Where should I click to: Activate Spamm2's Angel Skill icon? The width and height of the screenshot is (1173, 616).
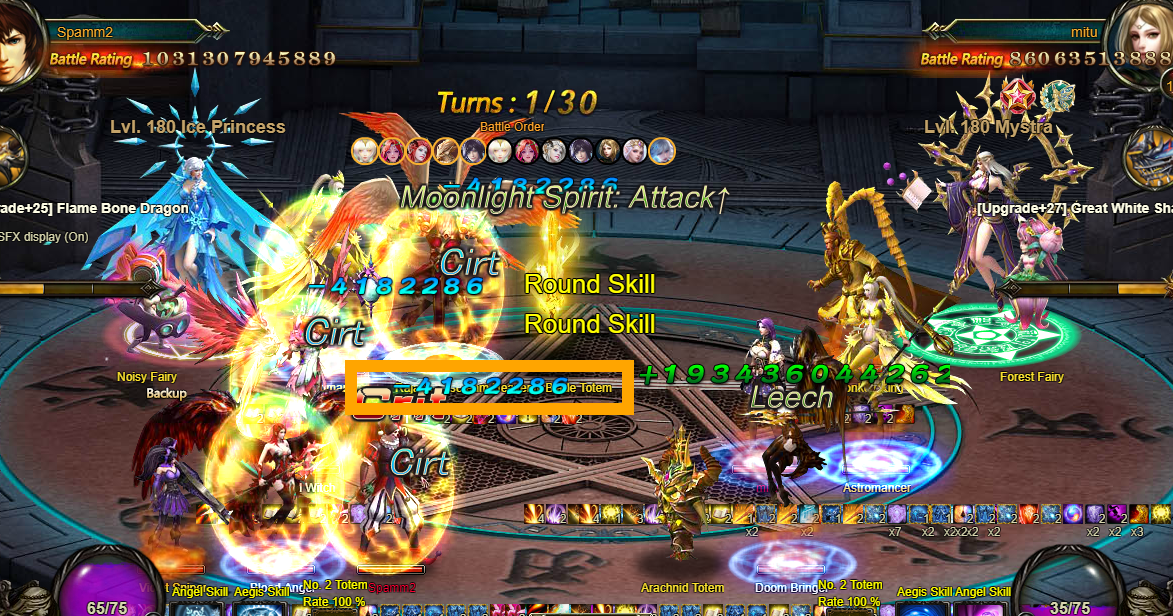[x=199, y=608]
